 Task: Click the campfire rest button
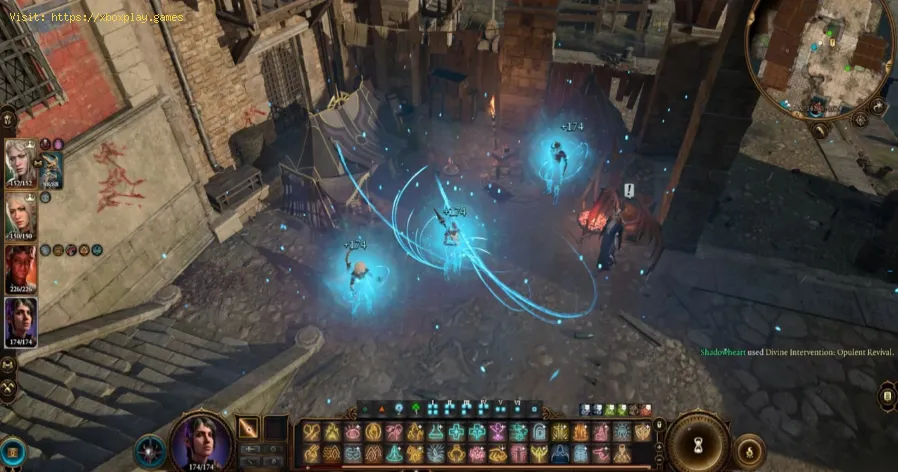coord(748,451)
